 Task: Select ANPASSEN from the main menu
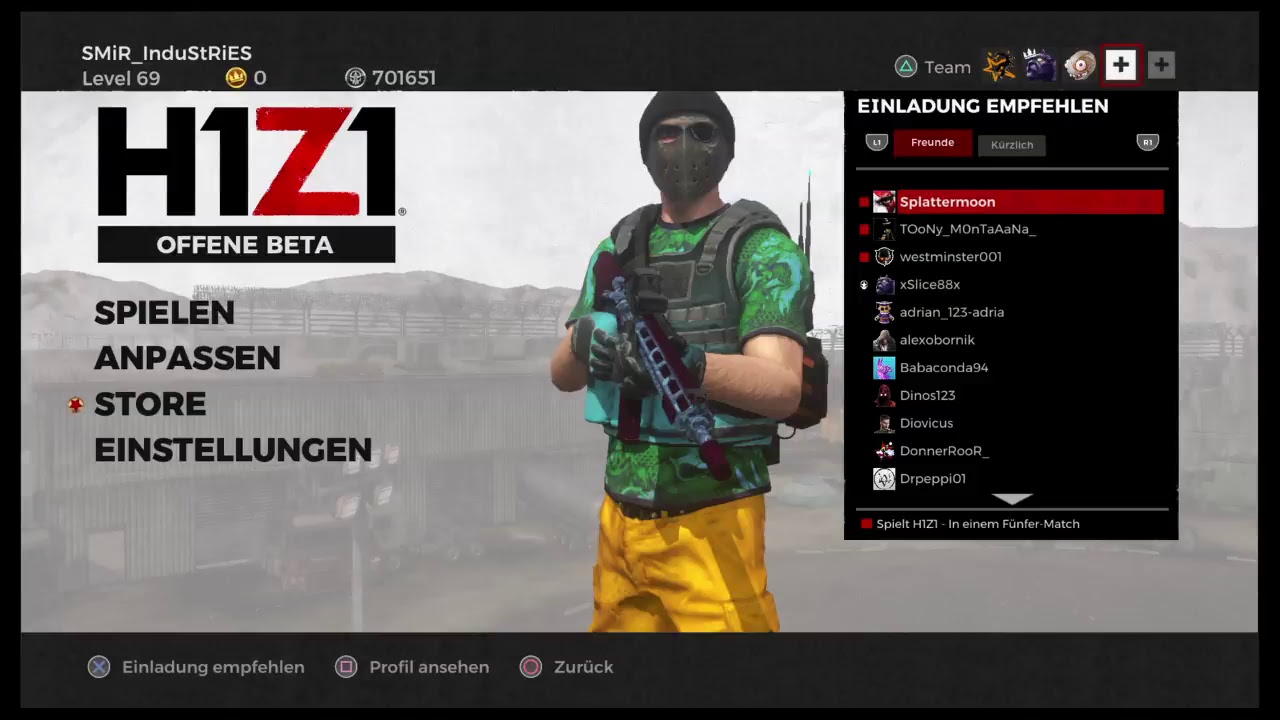click(x=187, y=358)
